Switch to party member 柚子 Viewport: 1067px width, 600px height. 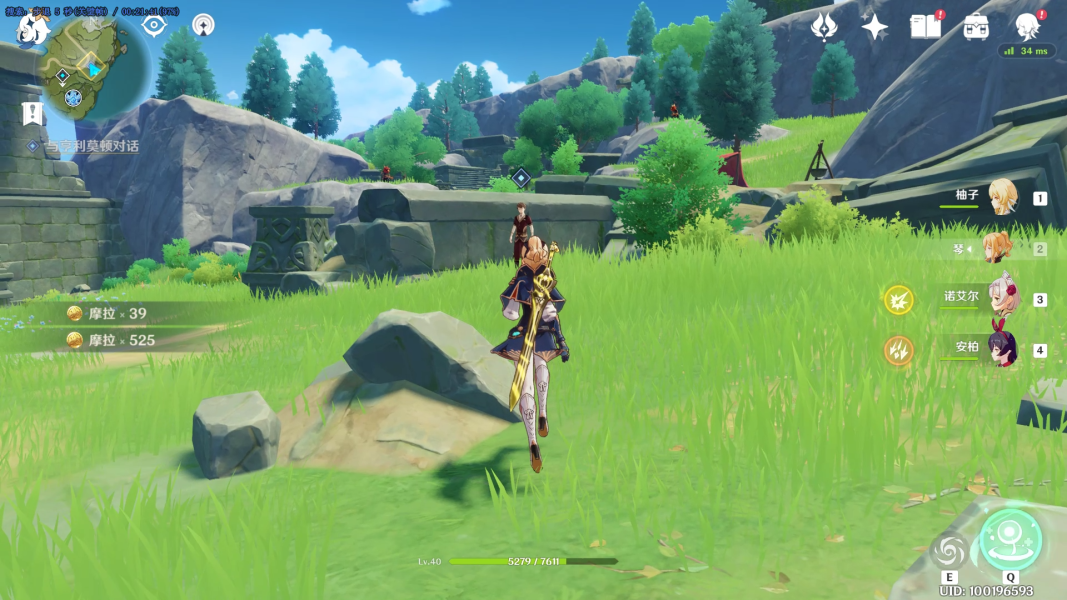pos(1000,197)
